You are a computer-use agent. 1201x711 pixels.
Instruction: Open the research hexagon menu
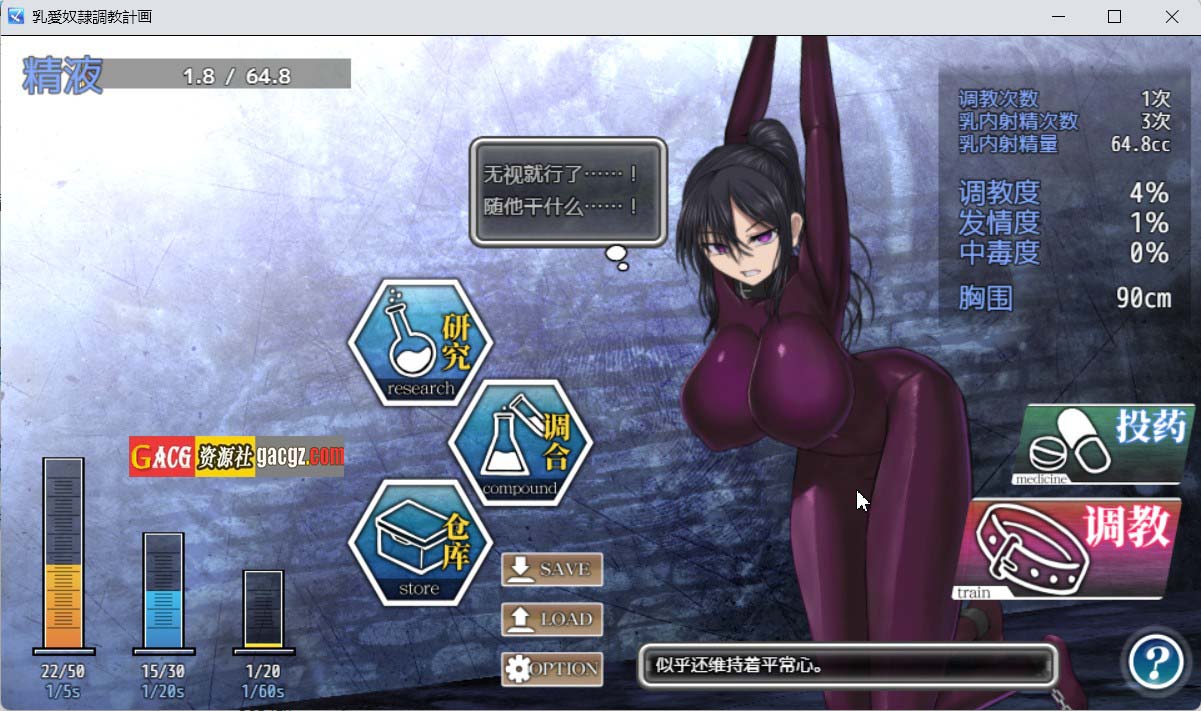421,343
